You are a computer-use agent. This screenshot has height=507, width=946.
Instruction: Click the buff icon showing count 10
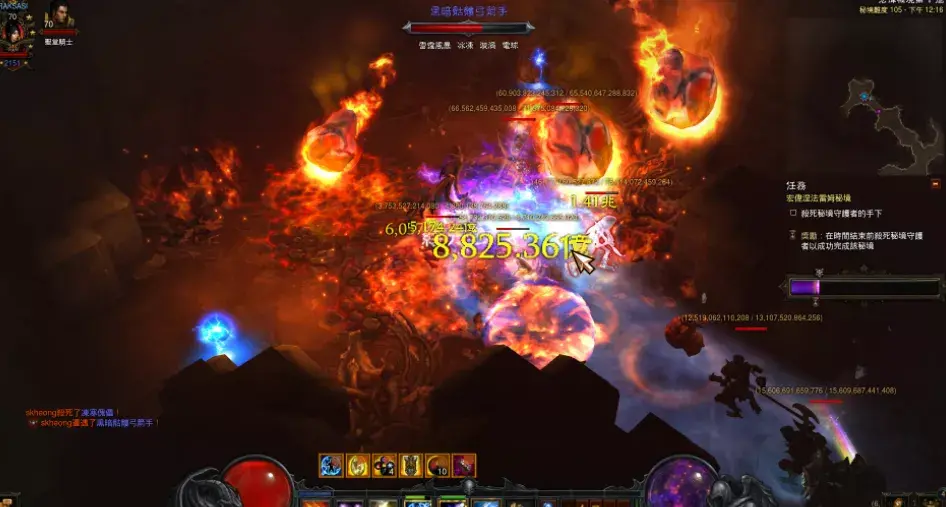pyautogui.click(x=437, y=465)
